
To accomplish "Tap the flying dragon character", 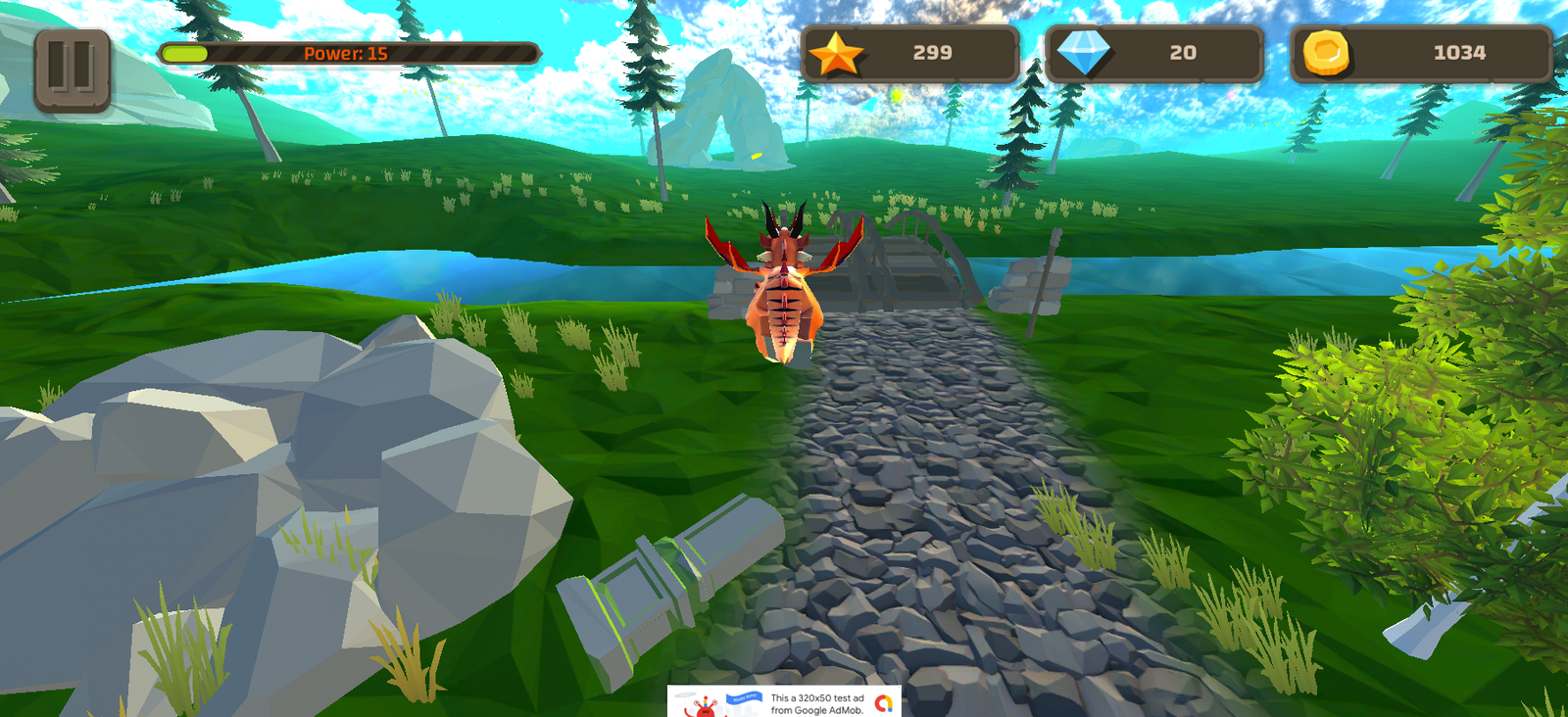I will click(x=784, y=284).
